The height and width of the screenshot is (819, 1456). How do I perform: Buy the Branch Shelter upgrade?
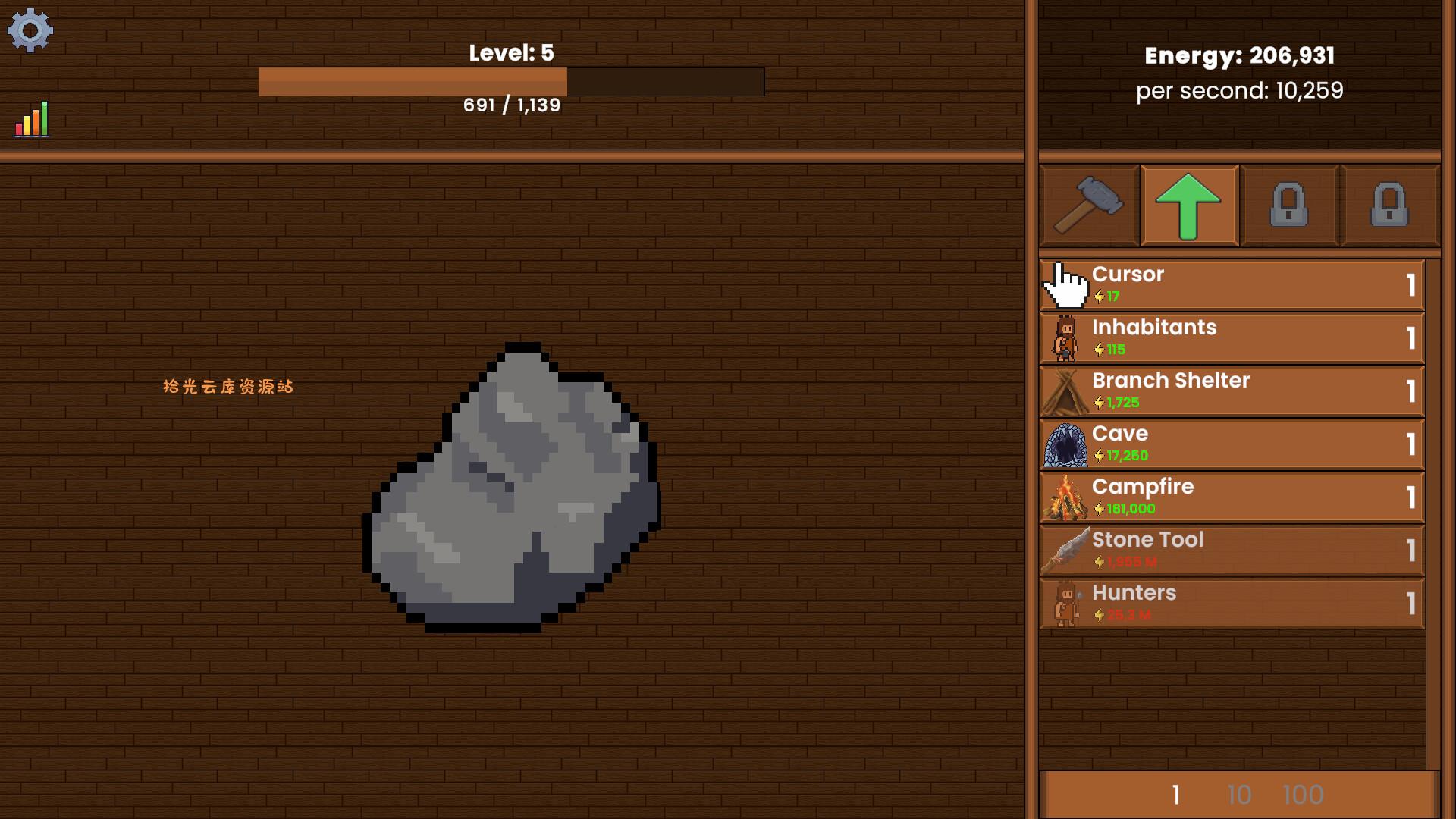tap(1232, 391)
